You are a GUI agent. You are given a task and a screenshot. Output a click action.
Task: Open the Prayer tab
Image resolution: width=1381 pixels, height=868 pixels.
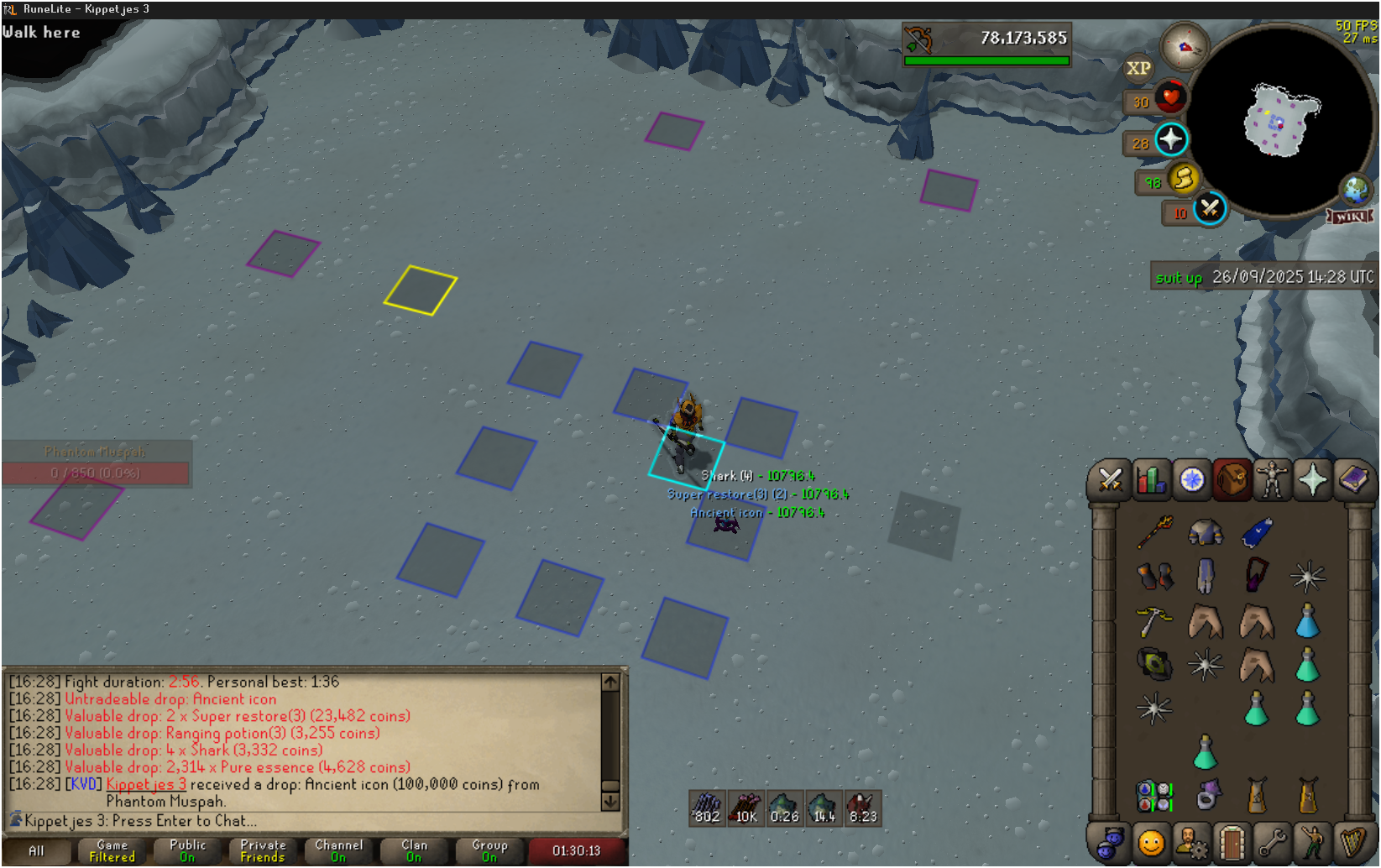pyautogui.click(x=1312, y=480)
